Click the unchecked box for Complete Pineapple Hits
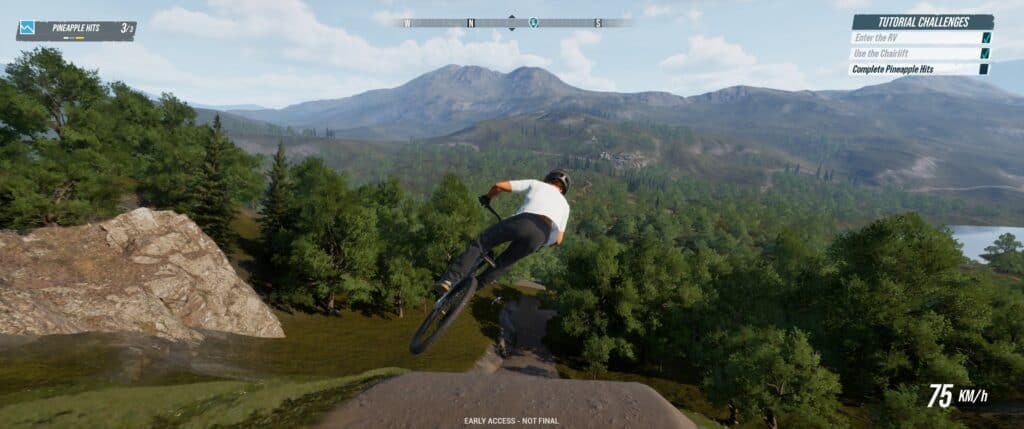 [985, 69]
